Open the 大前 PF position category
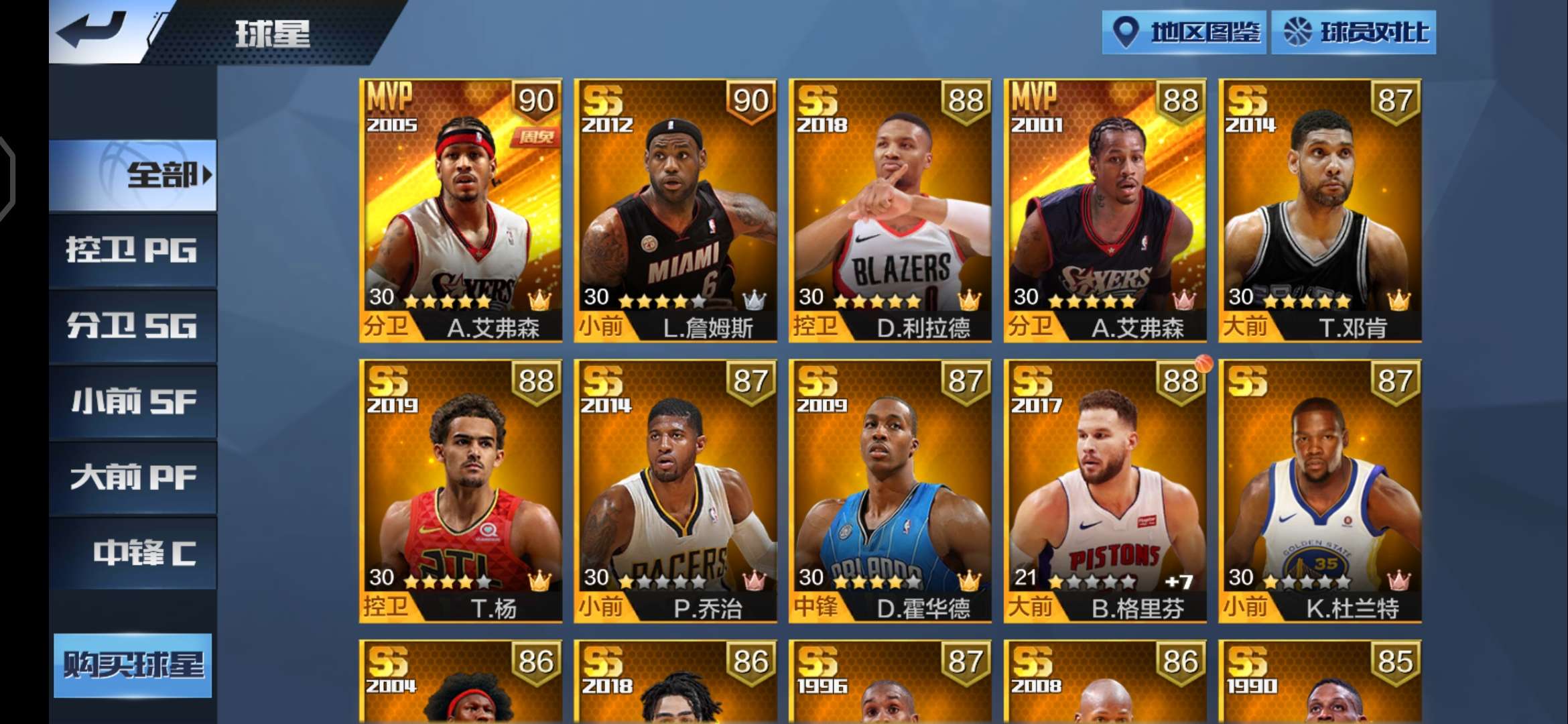The width and height of the screenshot is (1568, 724). (132, 477)
